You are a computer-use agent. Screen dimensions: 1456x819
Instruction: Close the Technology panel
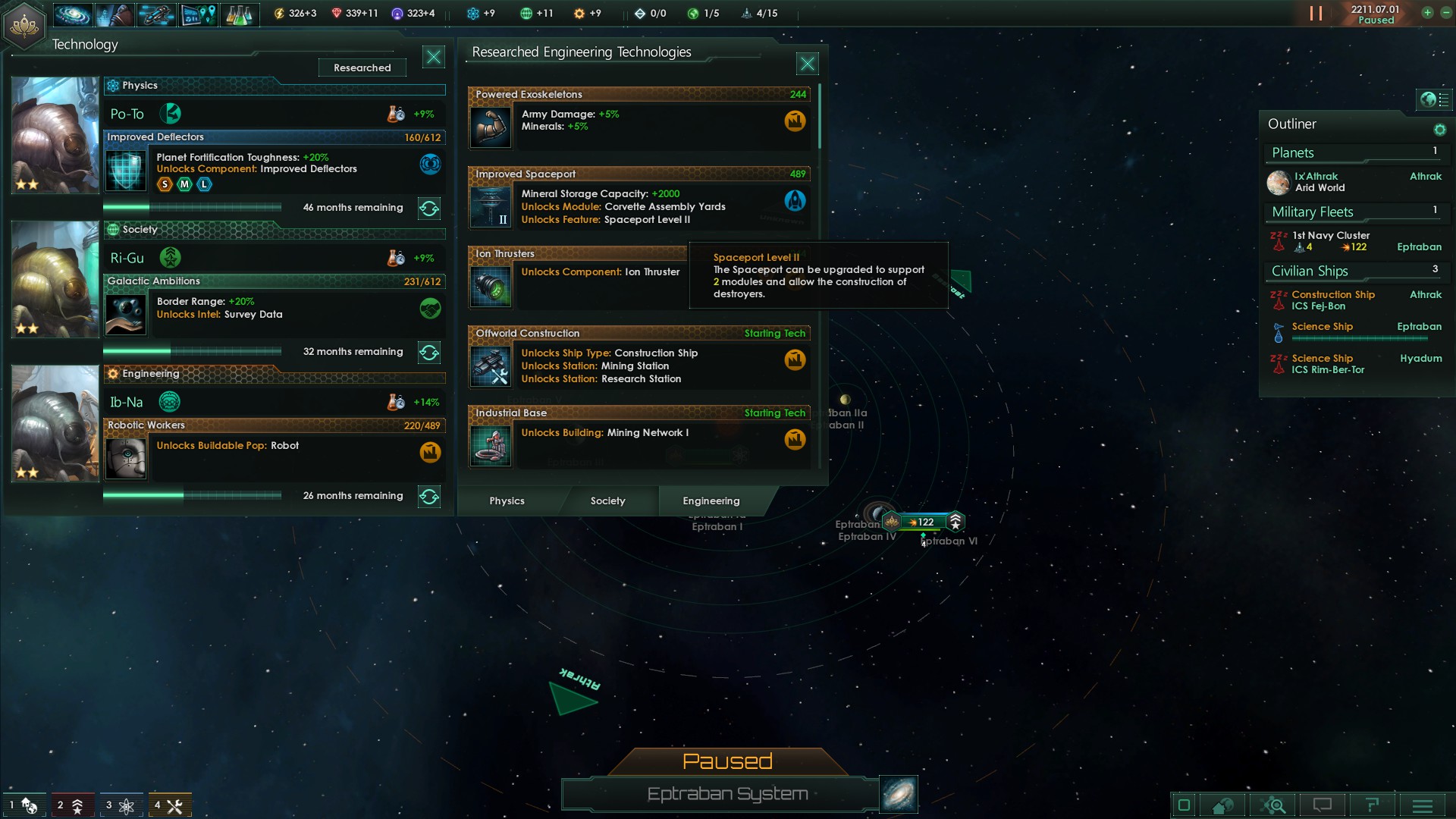coord(433,57)
